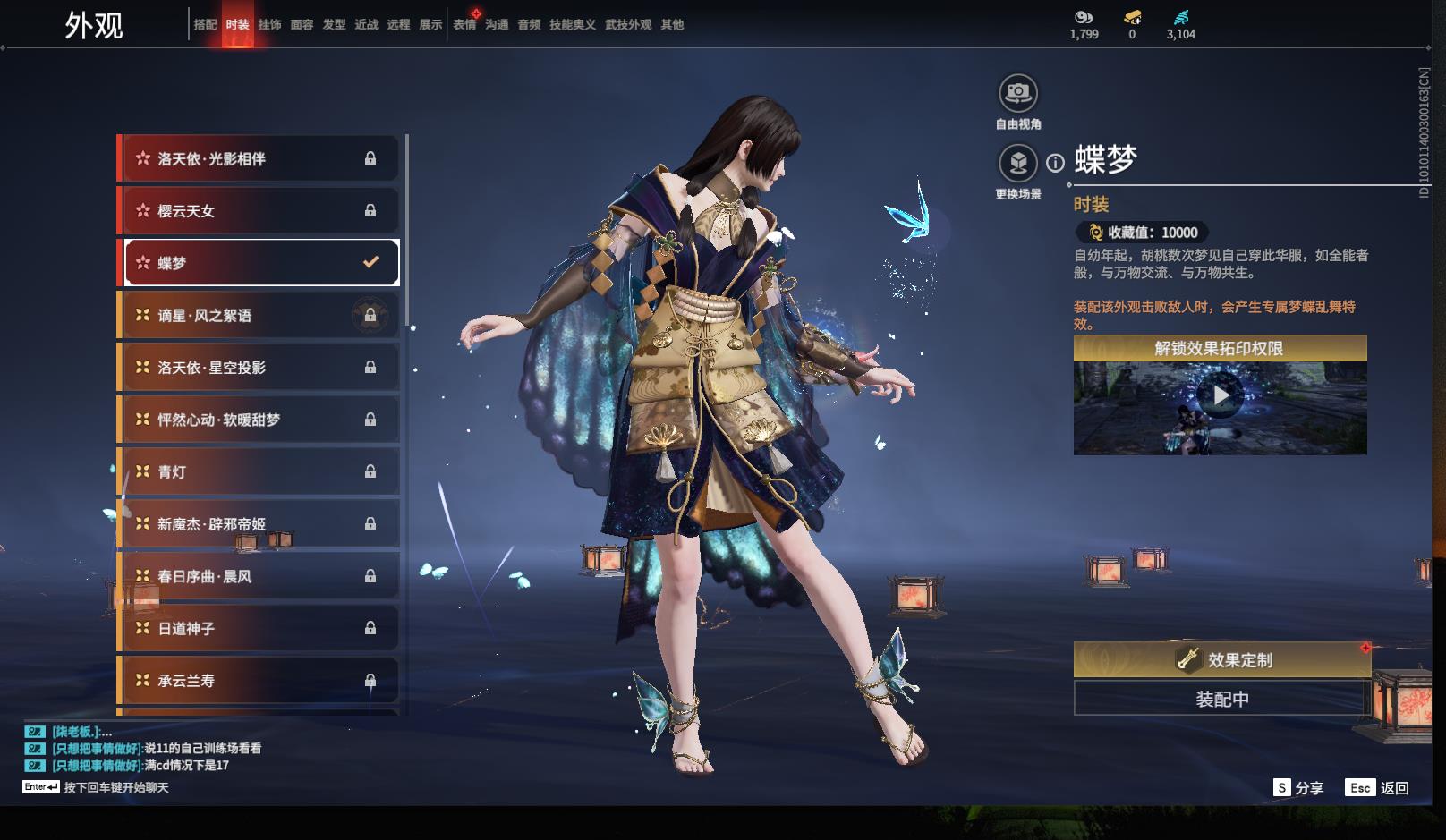
Task: Activate the 自由视角 camera button
Action: (1017, 93)
